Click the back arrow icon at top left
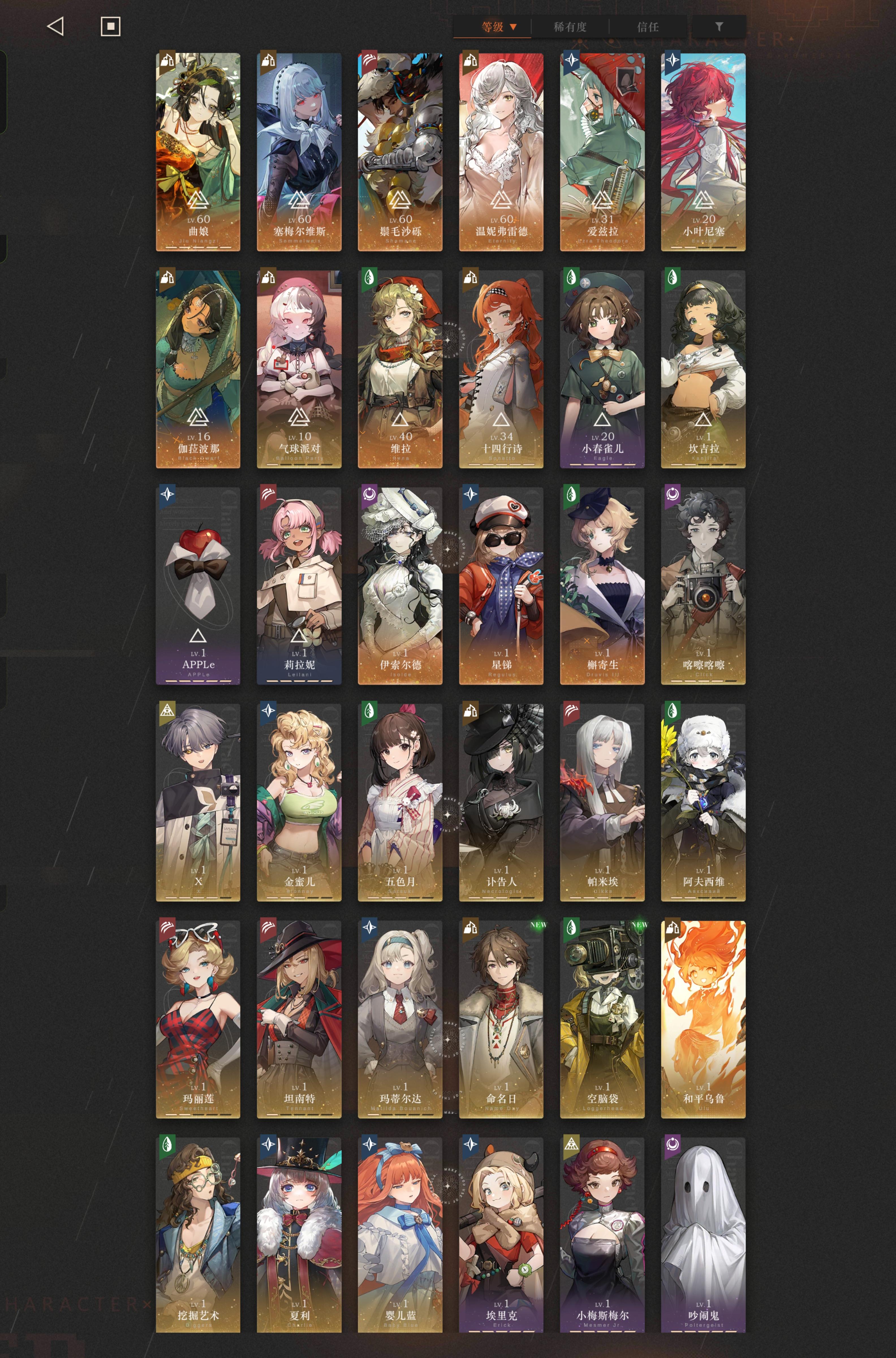This screenshot has height=1358, width=896. [x=55, y=26]
